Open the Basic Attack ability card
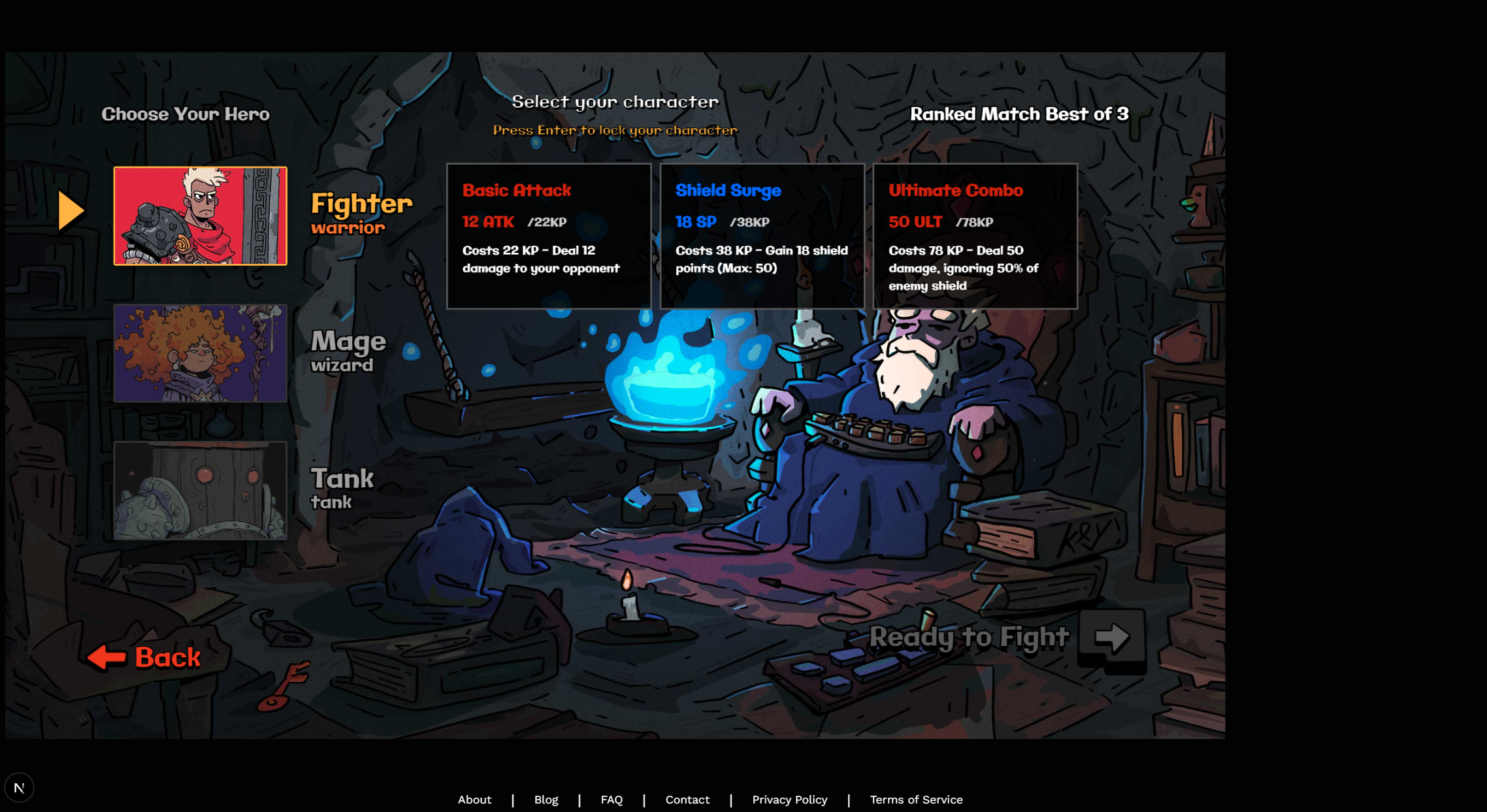1487x812 pixels. click(x=549, y=236)
